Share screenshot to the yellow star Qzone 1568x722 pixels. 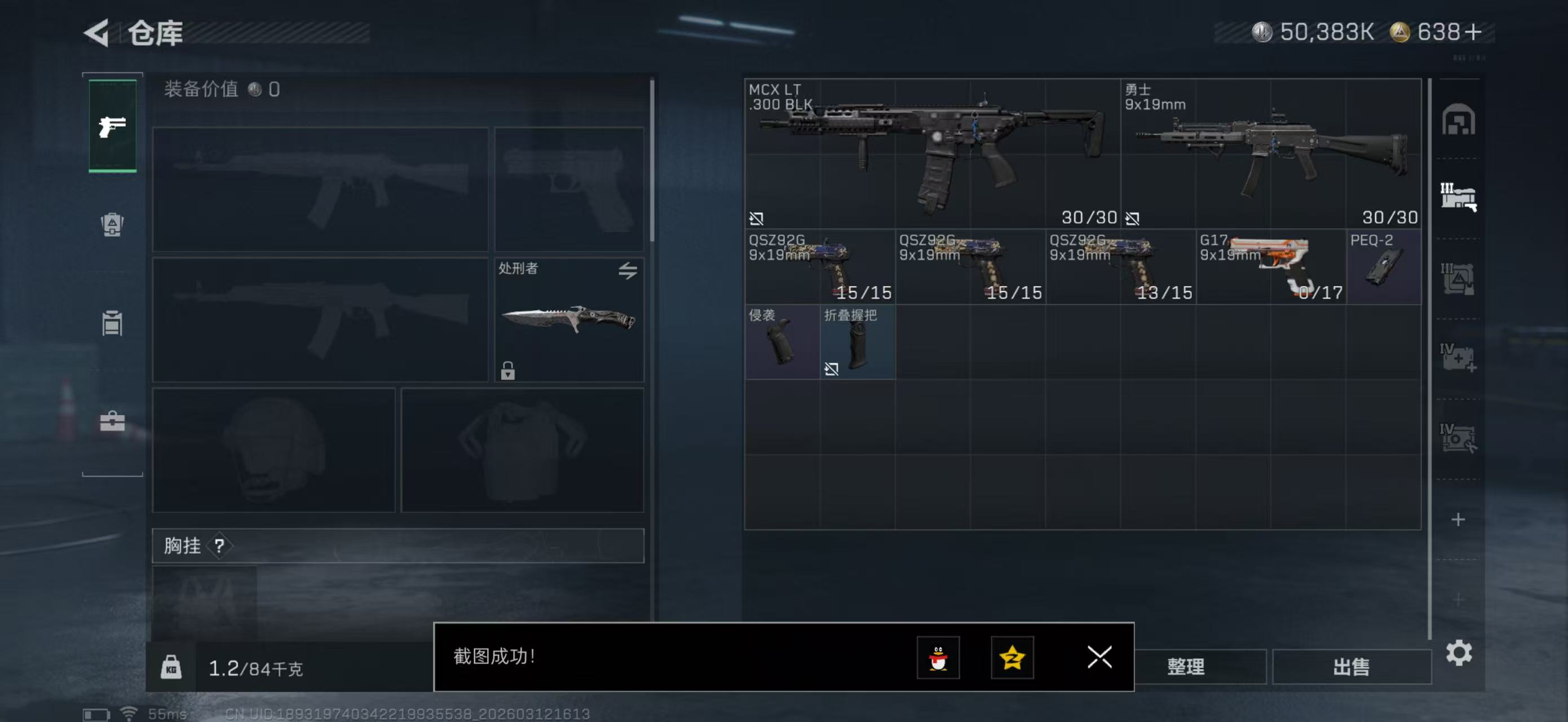(x=1012, y=658)
